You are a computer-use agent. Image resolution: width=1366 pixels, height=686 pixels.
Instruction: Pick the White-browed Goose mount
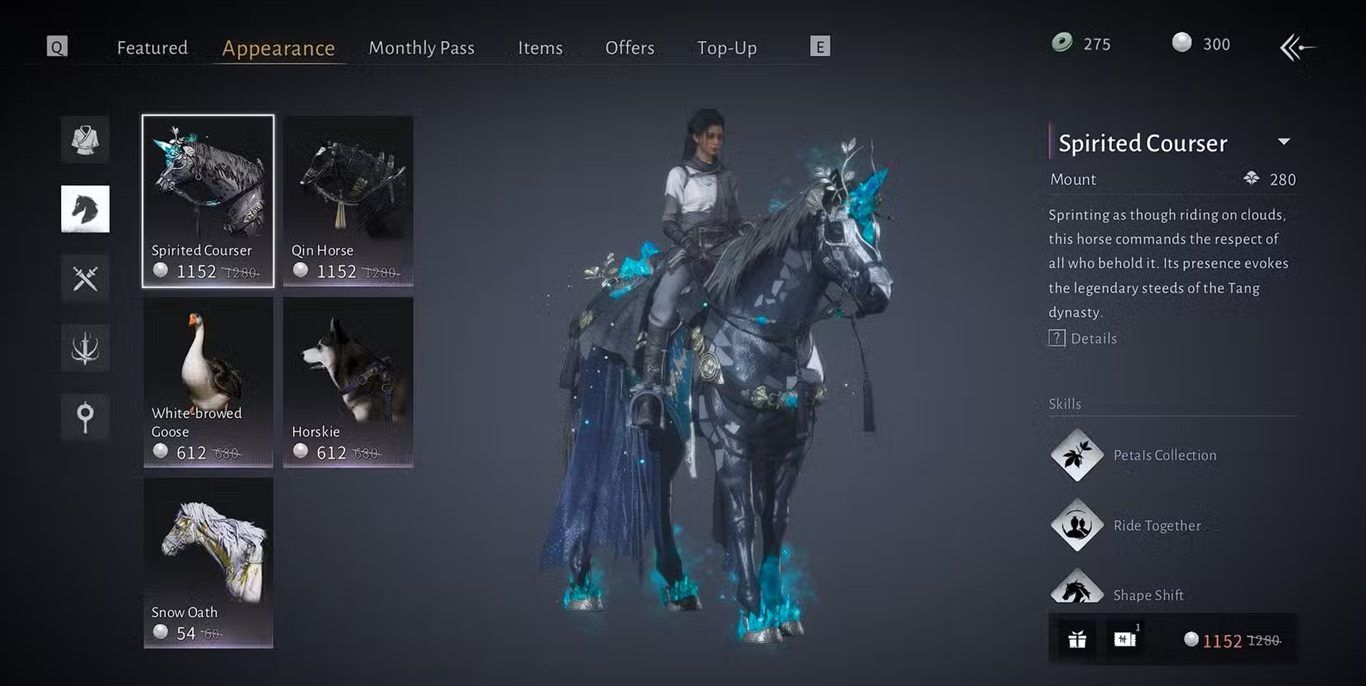click(208, 381)
